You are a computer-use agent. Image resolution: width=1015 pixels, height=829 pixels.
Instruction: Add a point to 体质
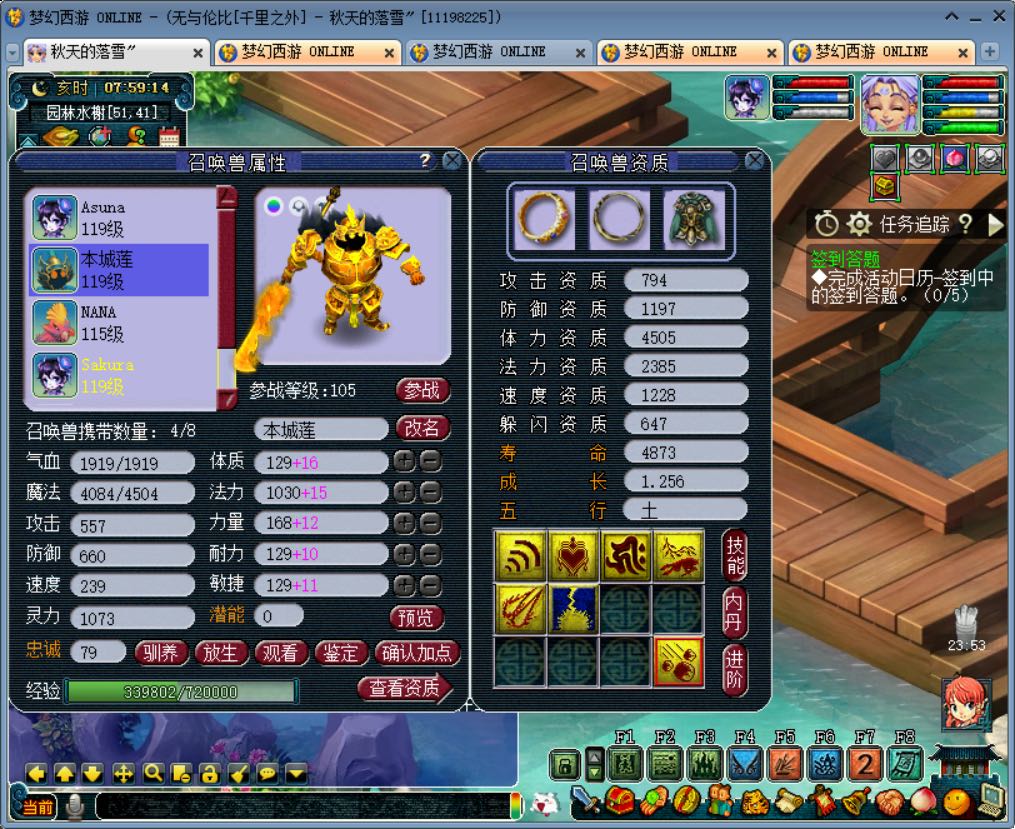[x=403, y=462]
